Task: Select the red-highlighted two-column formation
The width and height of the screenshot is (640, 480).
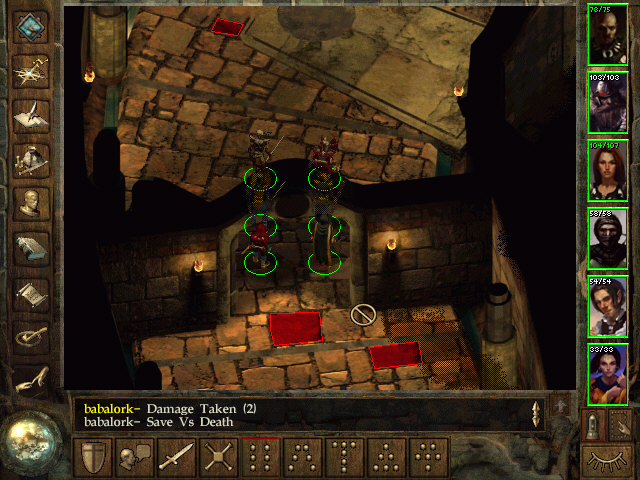Action: [x=261, y=458]
